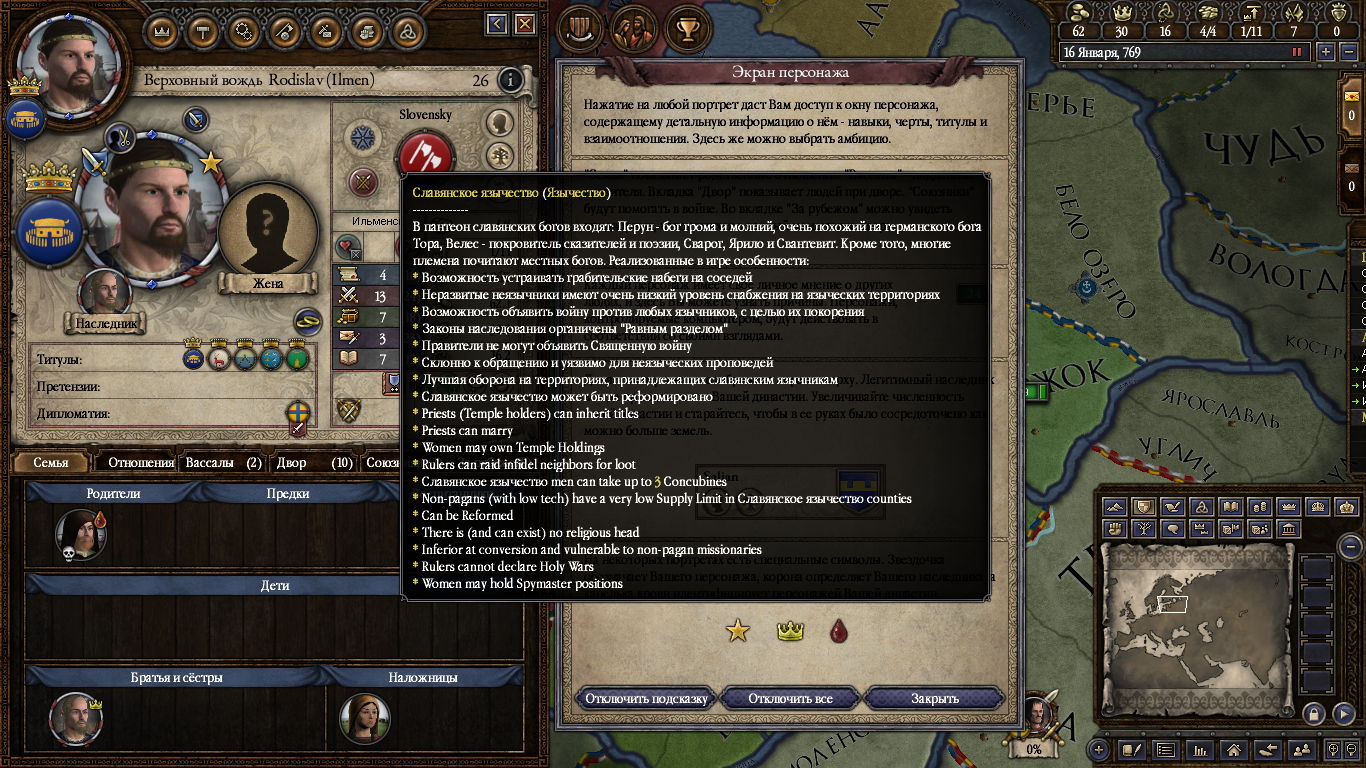
Task: Open the hammer icon in the top menu
Action: point(203,30)
